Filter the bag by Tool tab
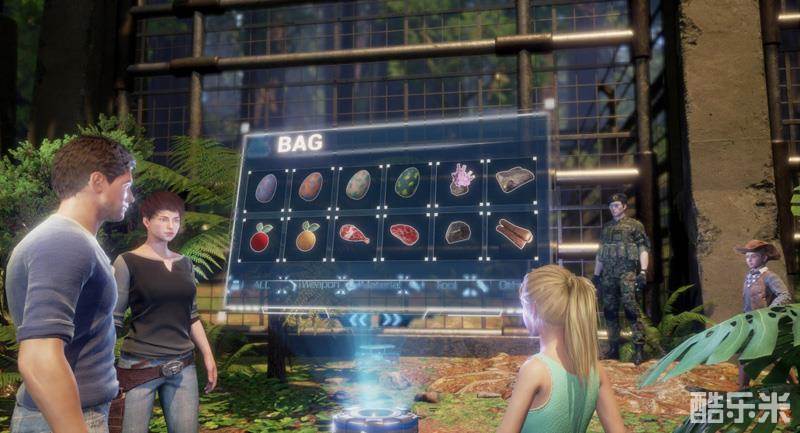Viewport: 800px width, 433px height. coord(446,285)
